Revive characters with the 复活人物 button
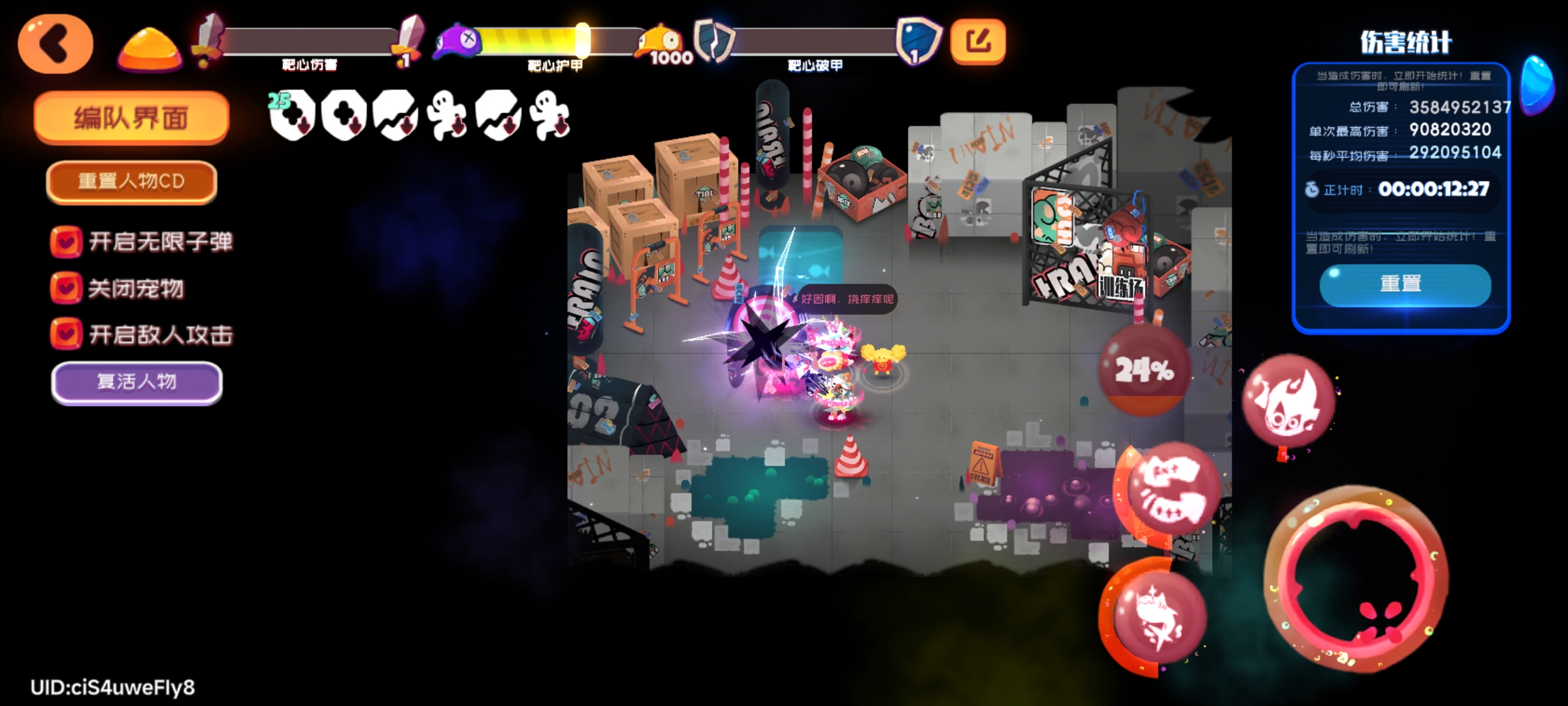This screenshot has height=706, width=1568. point(137,382)
